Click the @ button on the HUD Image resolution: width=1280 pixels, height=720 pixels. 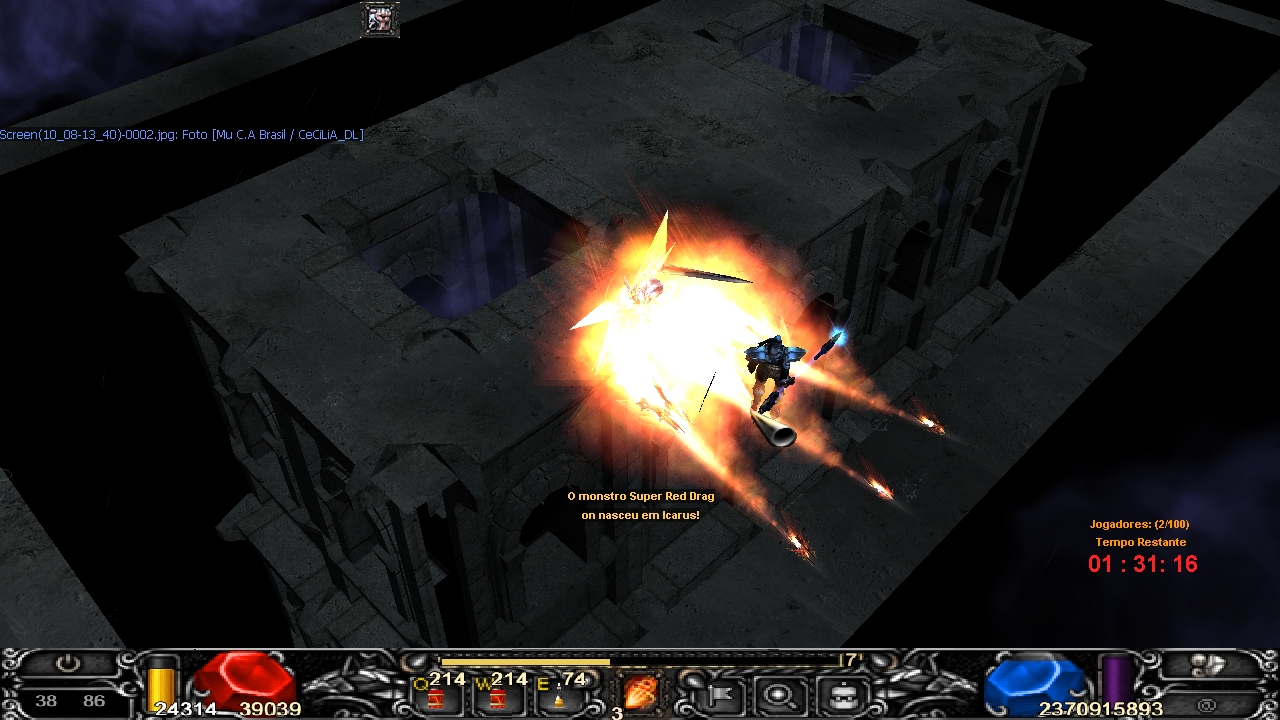click(1206, 706)
